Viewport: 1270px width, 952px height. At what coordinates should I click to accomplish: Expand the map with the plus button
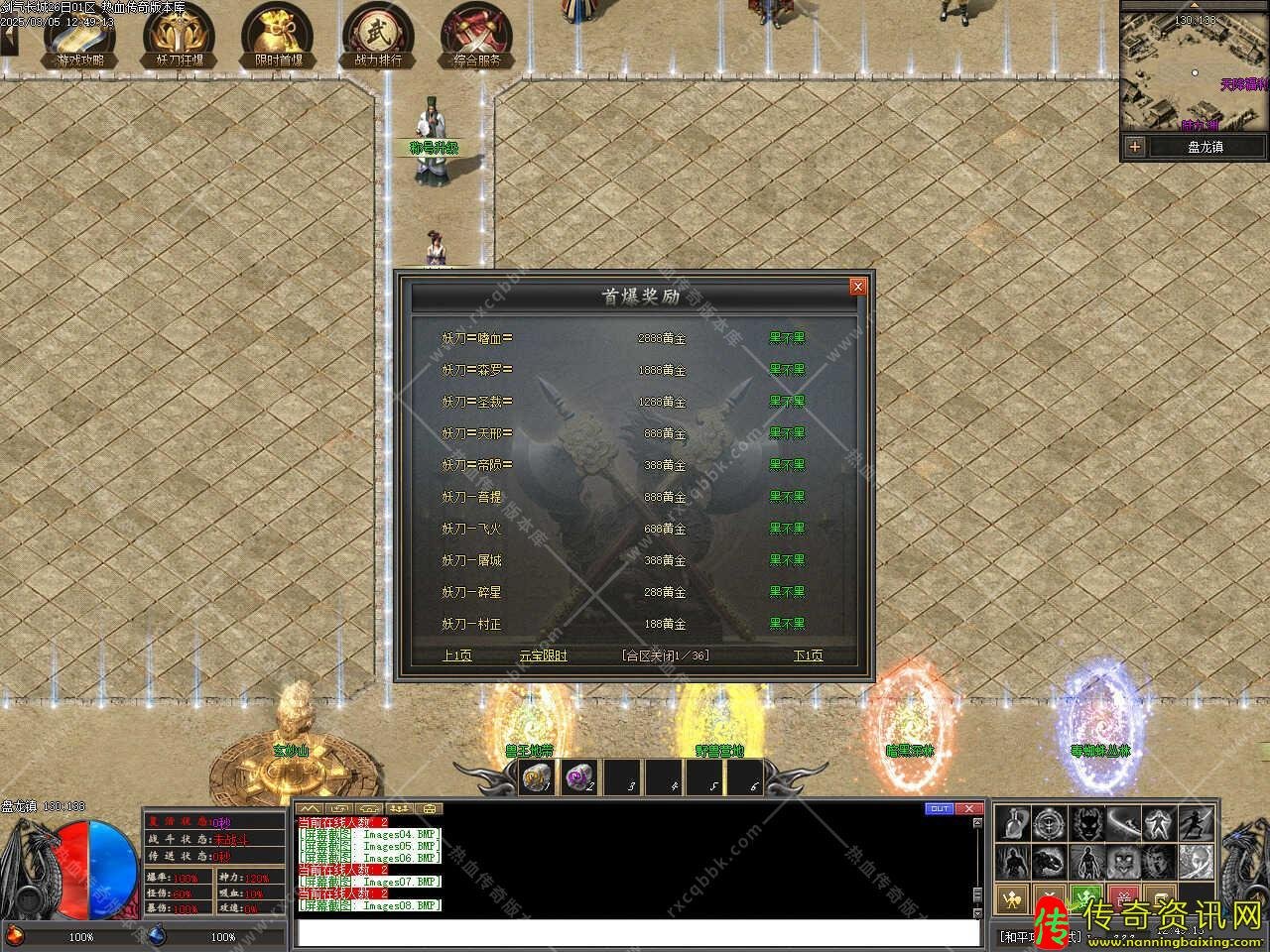click(1135, 147)
